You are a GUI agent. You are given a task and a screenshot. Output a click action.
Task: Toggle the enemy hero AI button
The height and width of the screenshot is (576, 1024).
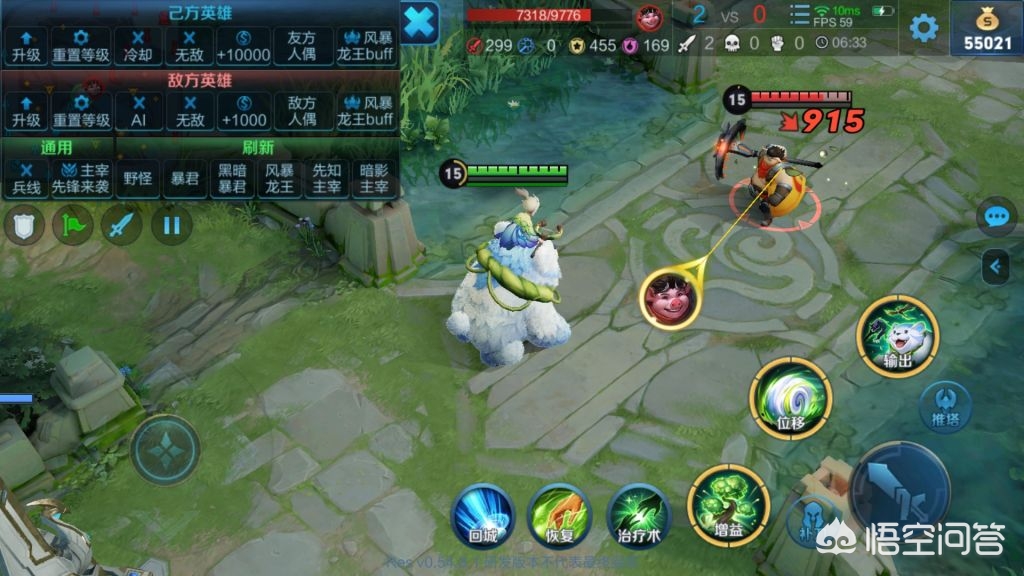tap(138, 111)
